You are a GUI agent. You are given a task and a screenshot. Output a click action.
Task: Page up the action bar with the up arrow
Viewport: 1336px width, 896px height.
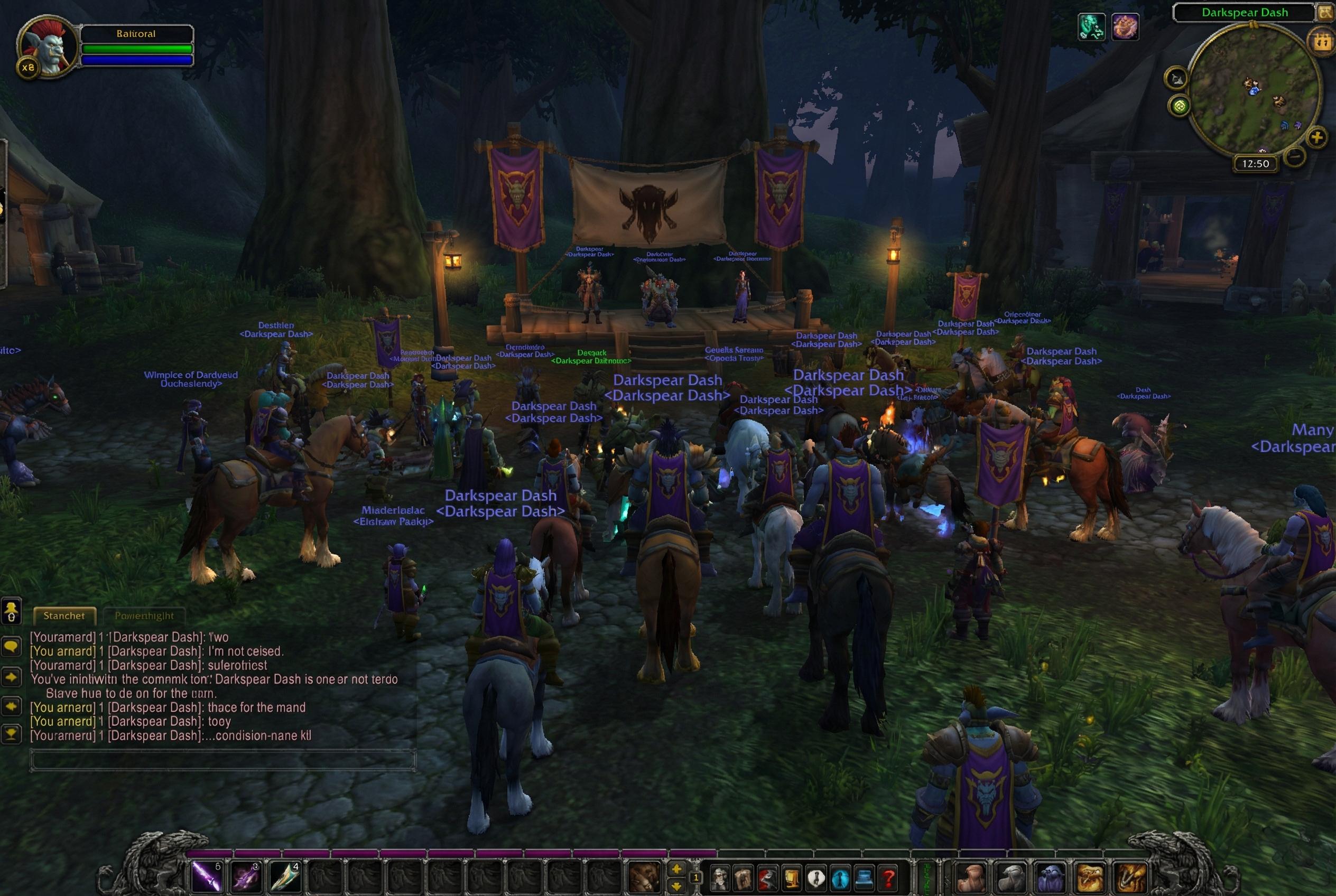pyautogui.click(x=678, y=869)
